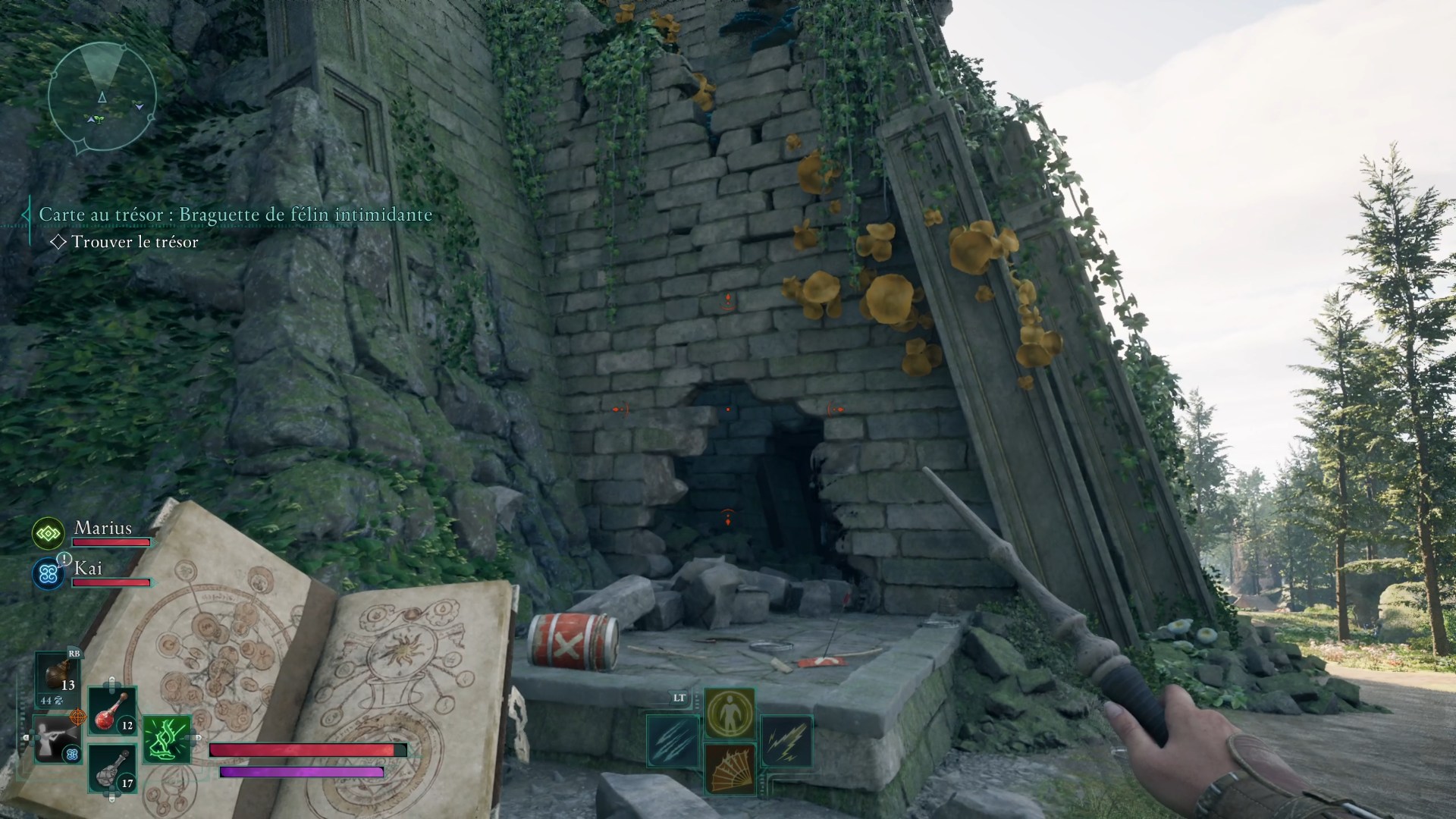Screen dimensions: 1456x819
Task: Click the claw-slash spell icon on the left
Action: 673,742
